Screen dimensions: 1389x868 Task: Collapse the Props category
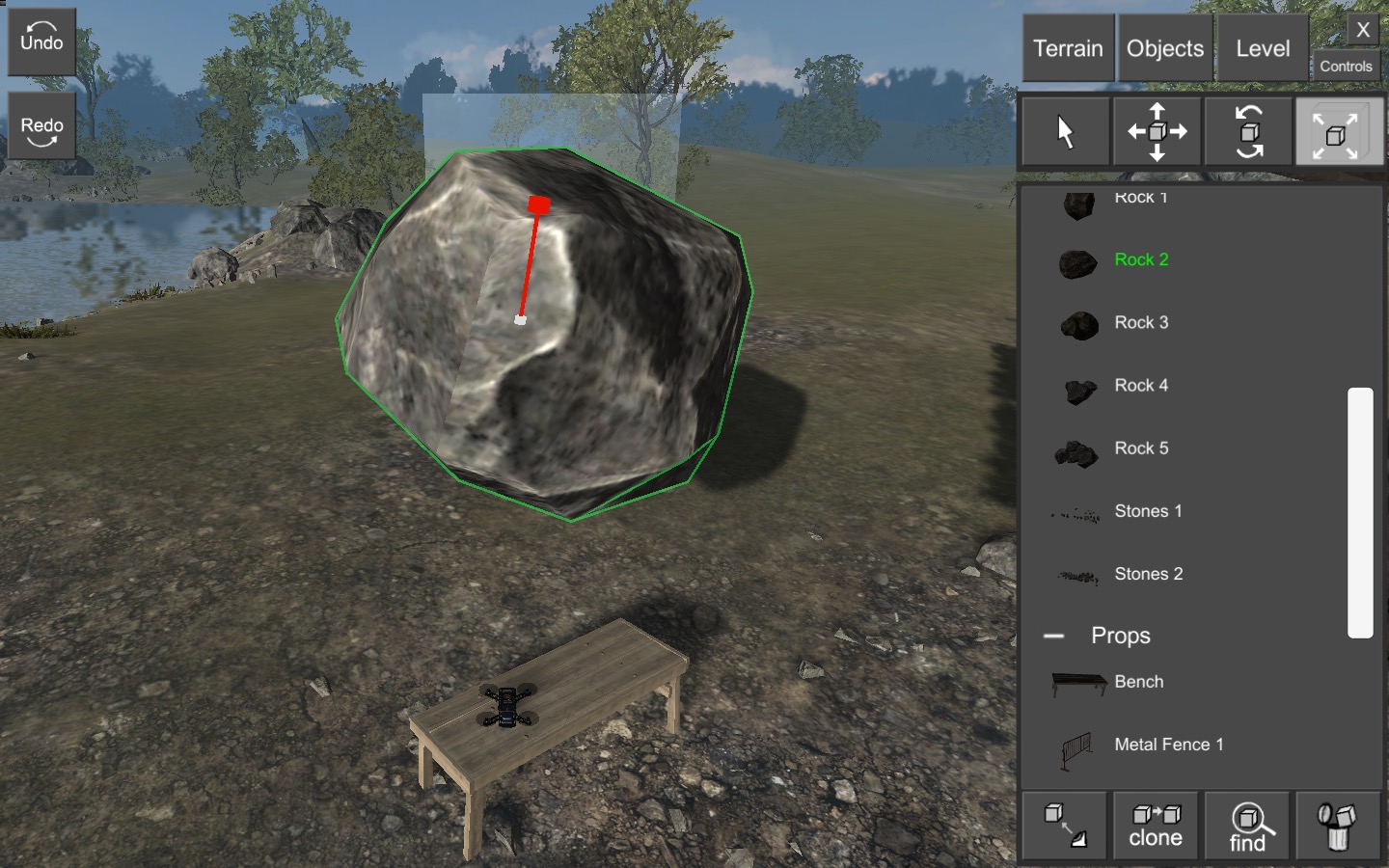pyautogui.click(x=1054, y=637)
